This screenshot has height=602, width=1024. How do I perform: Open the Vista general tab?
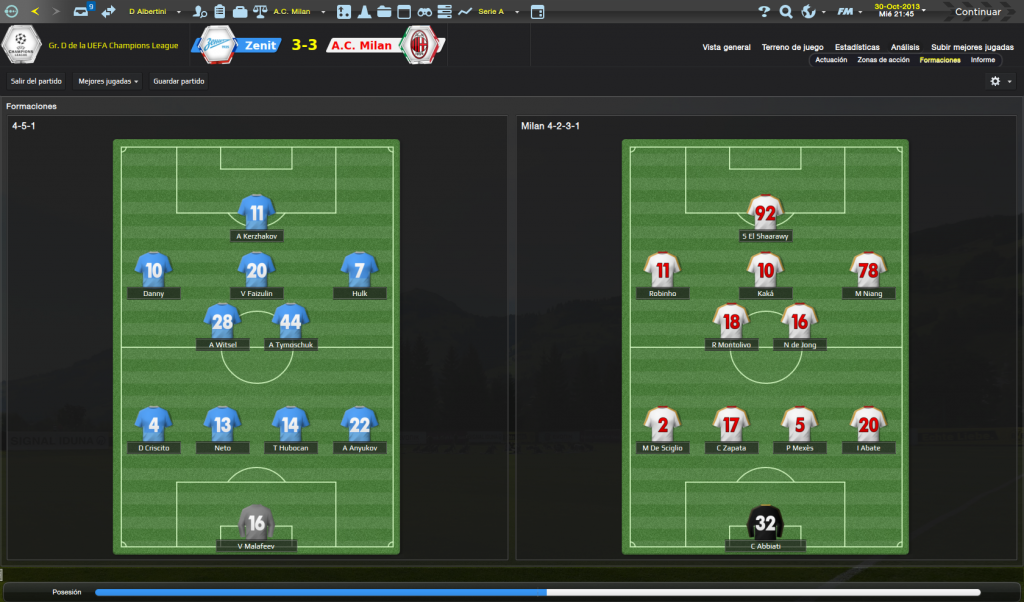tap(726, 47)
